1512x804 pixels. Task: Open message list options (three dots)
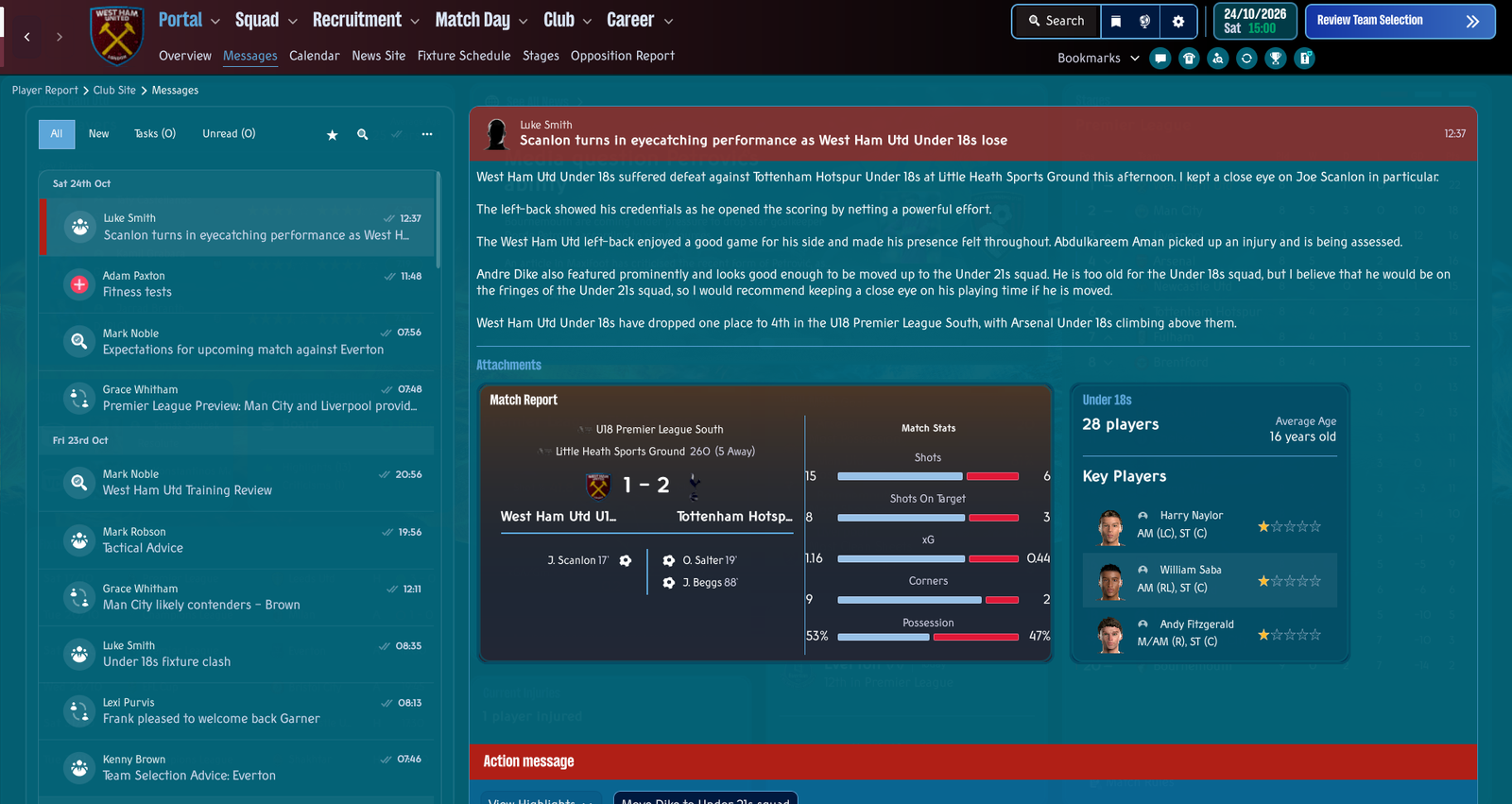[x=427, y=134]
